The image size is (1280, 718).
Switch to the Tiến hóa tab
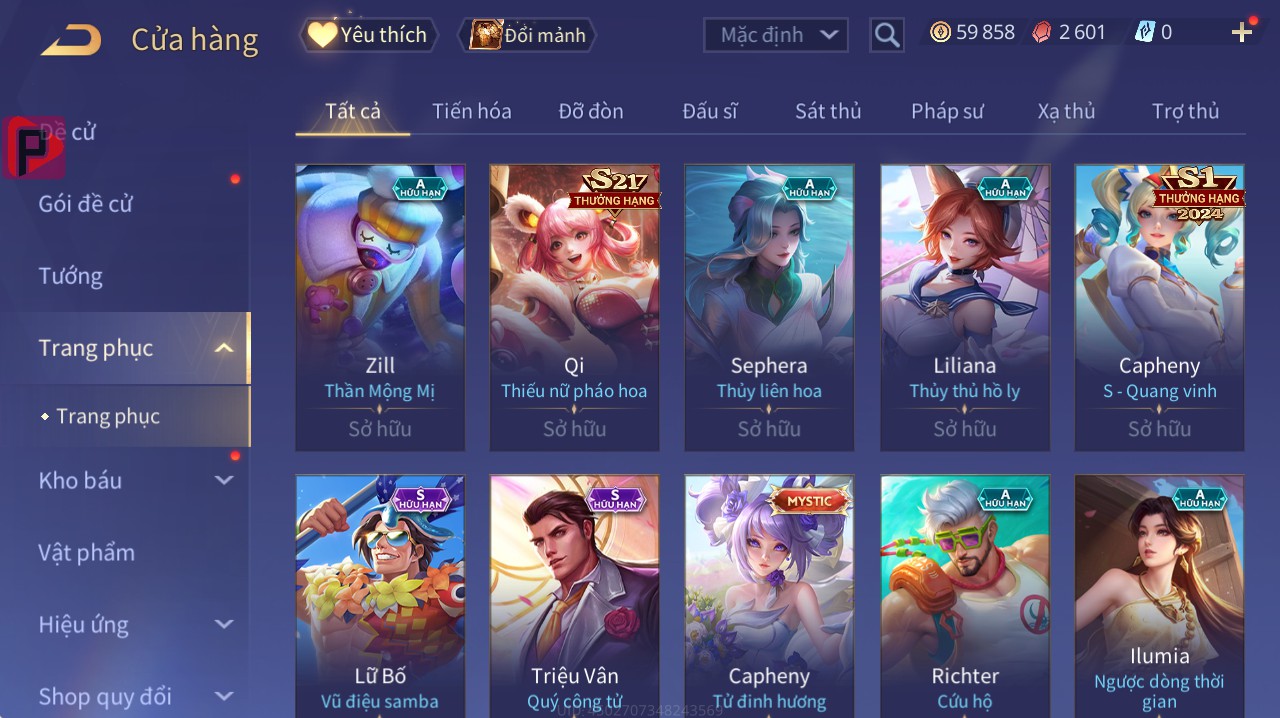(x=471, y=111)
